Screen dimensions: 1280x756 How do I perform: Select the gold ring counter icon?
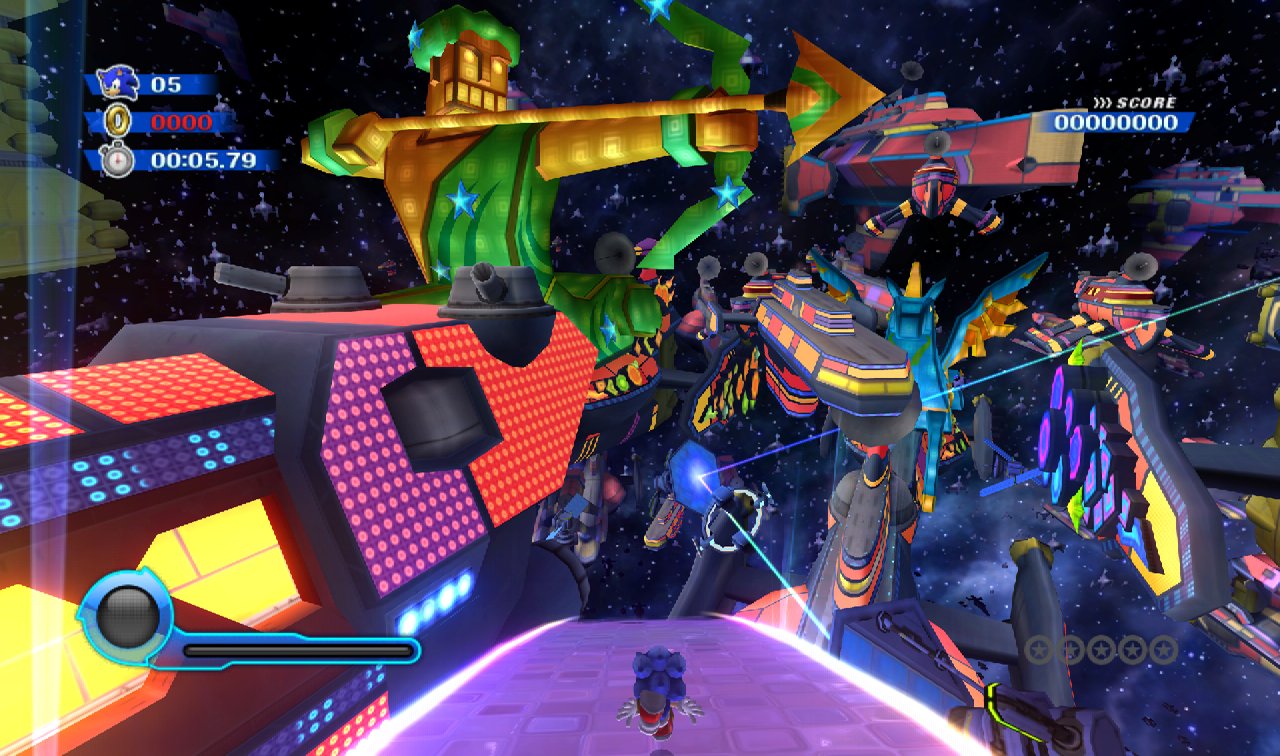coord(119,122)
